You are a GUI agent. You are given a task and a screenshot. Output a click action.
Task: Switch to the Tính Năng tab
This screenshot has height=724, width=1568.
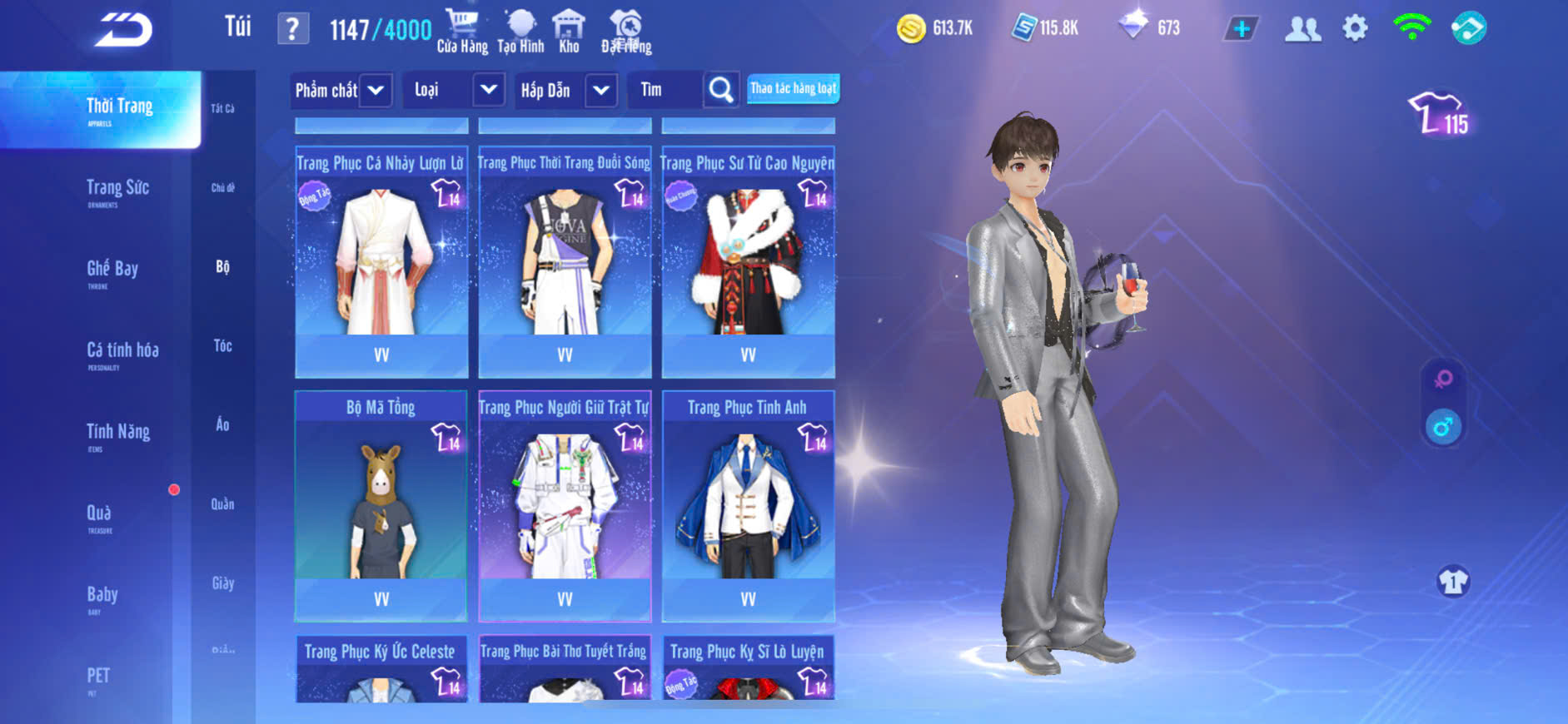(x=118, y=434)
